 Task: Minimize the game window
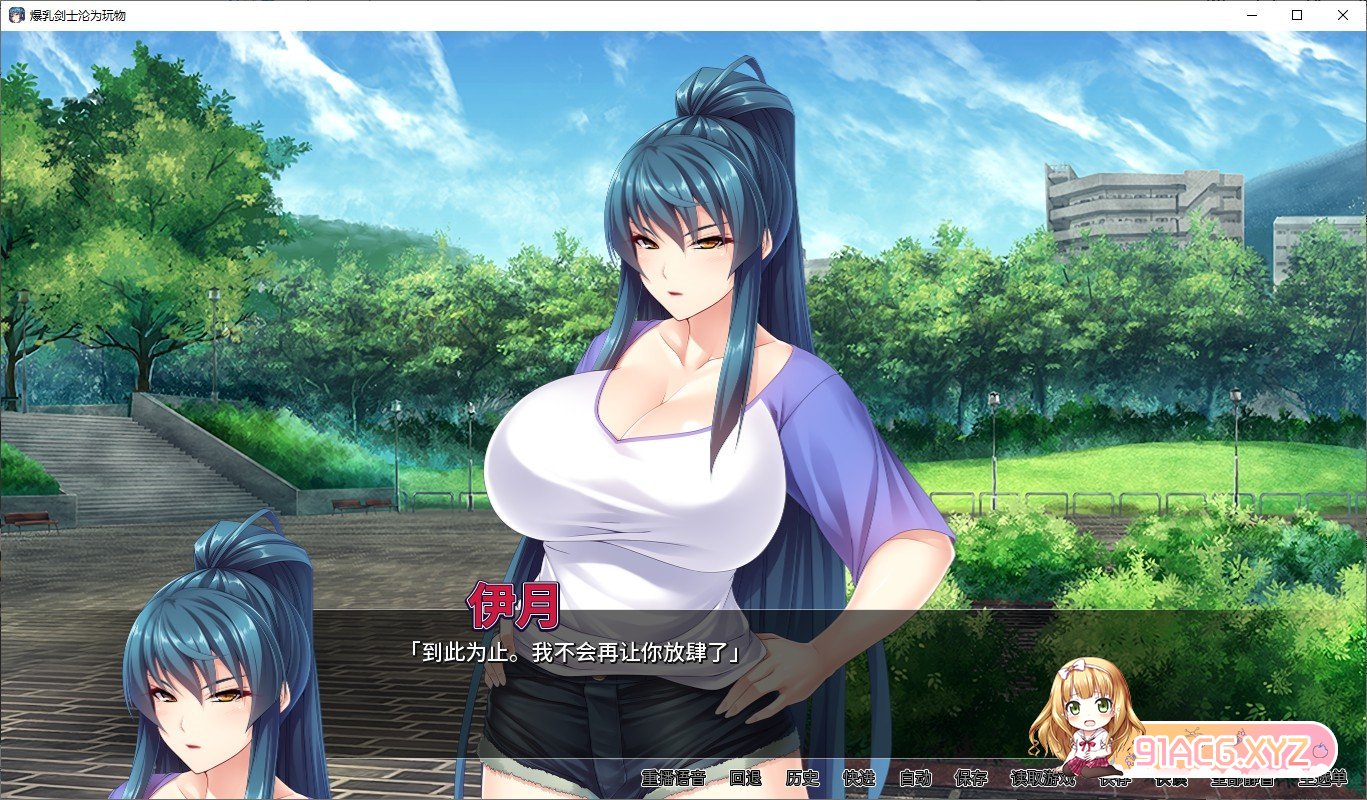[x=1251, y=15]
